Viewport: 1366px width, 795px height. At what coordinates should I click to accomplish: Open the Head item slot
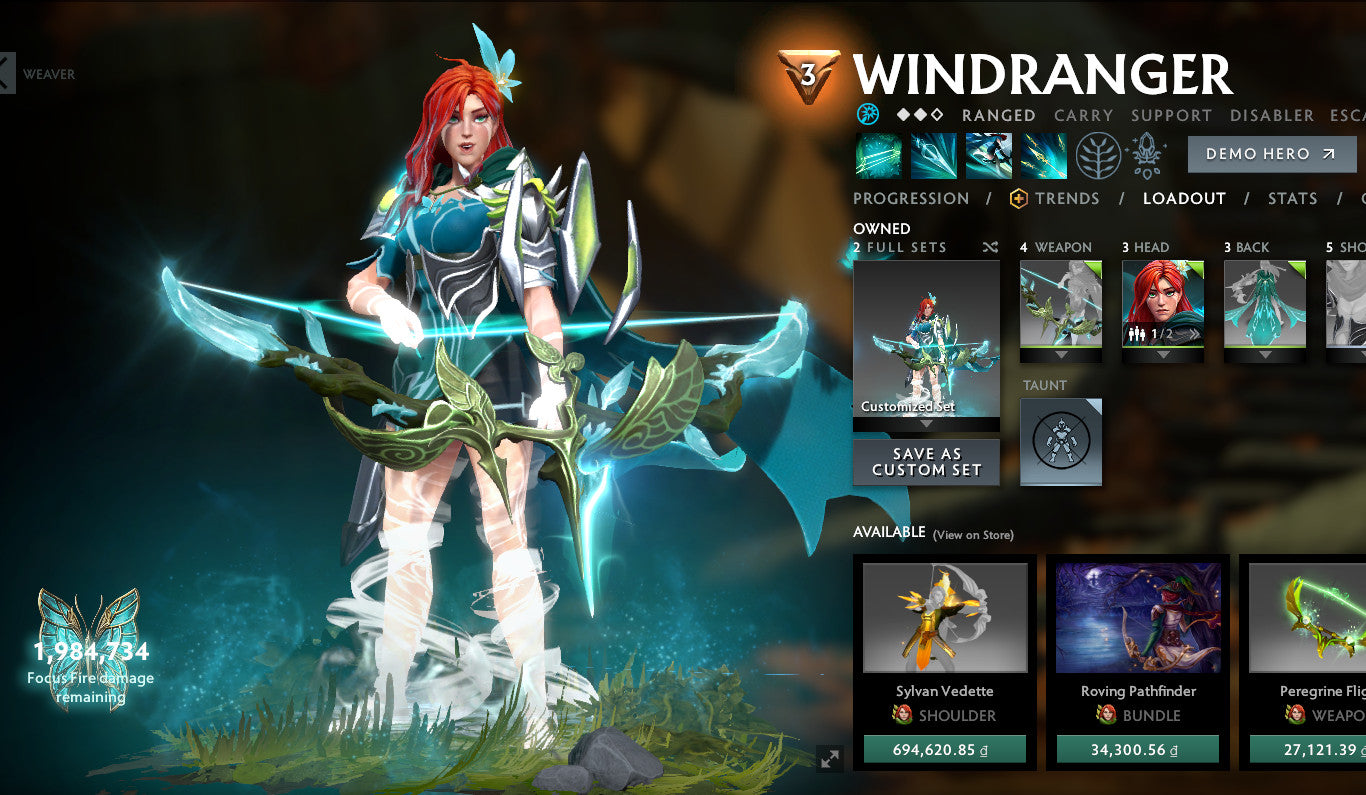click(x=1163, y=304)
